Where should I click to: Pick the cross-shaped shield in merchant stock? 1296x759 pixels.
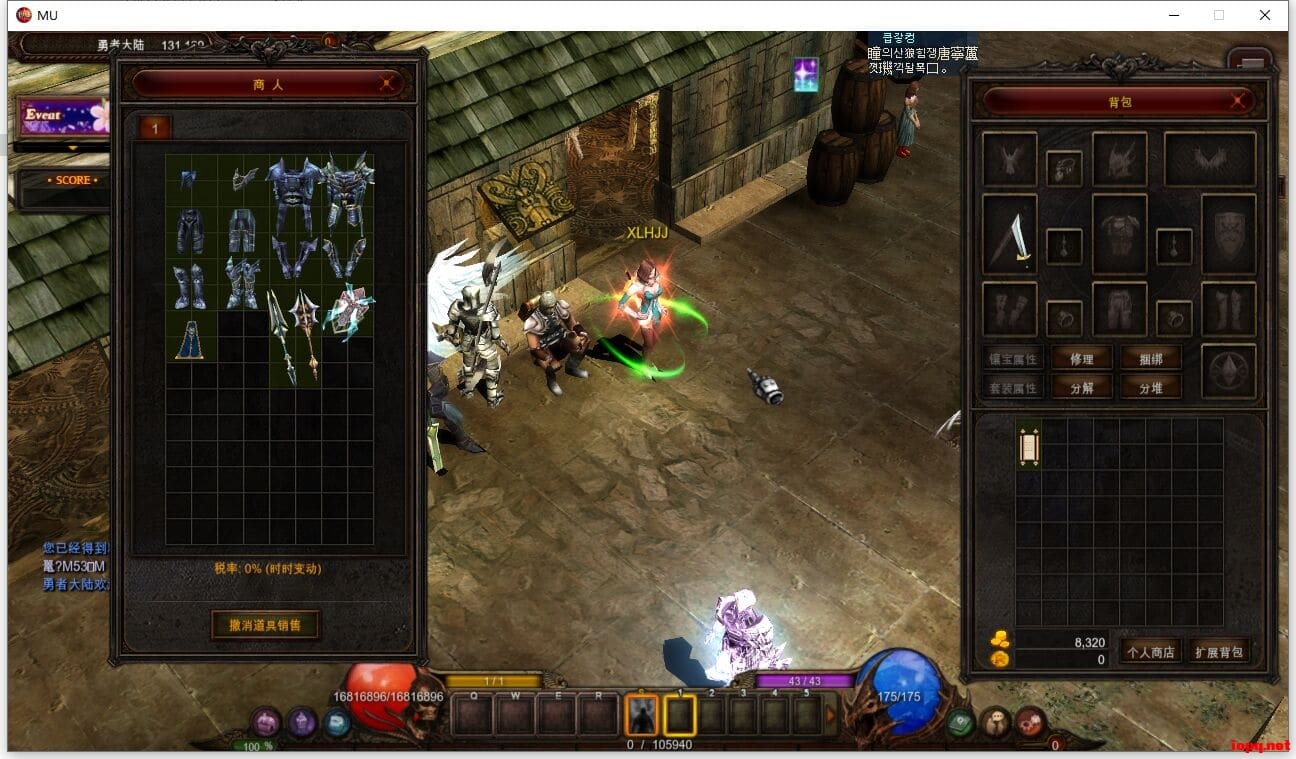(x=347, y=311)
